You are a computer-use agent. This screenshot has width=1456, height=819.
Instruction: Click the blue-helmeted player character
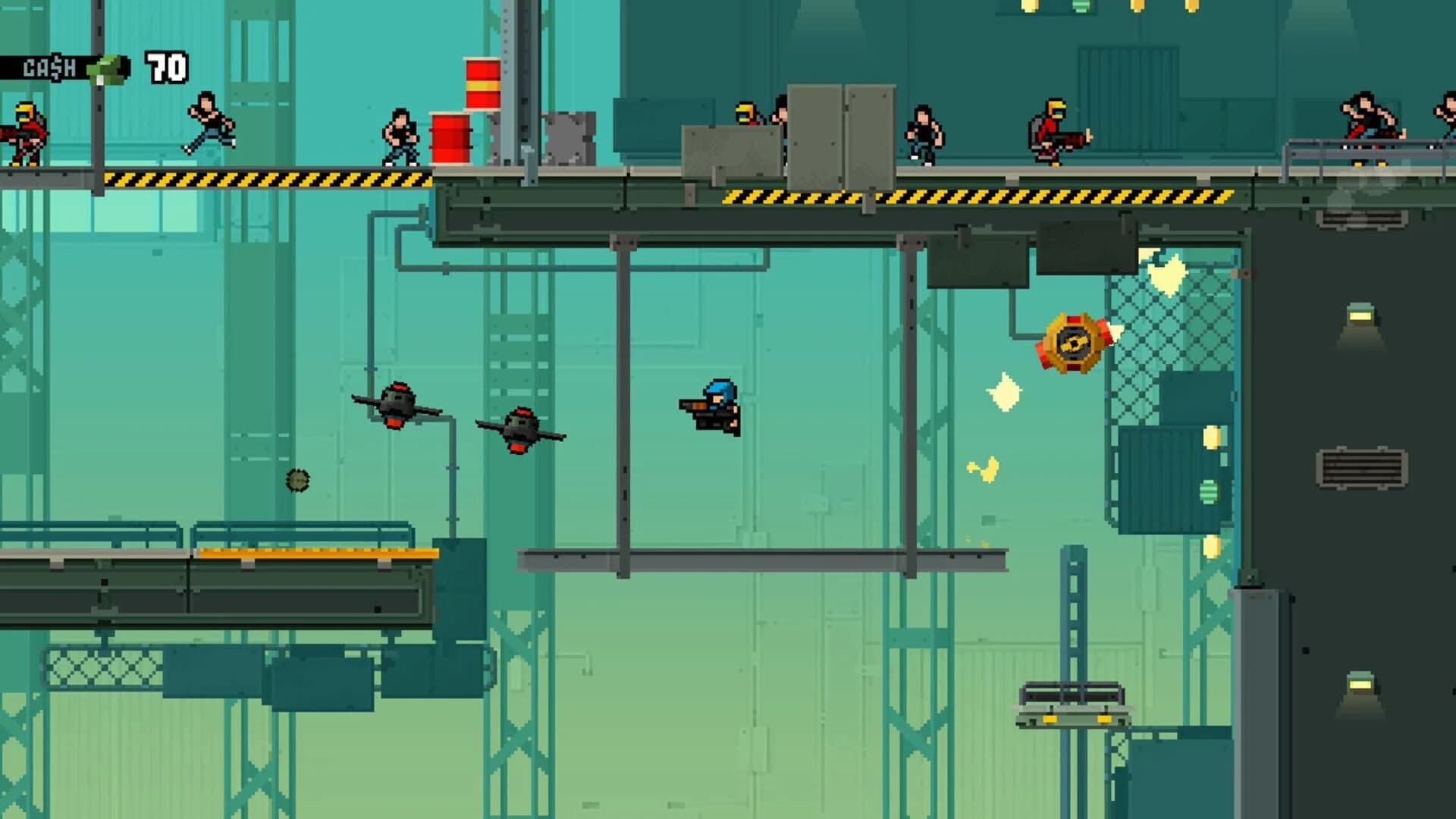coord(709,406)
